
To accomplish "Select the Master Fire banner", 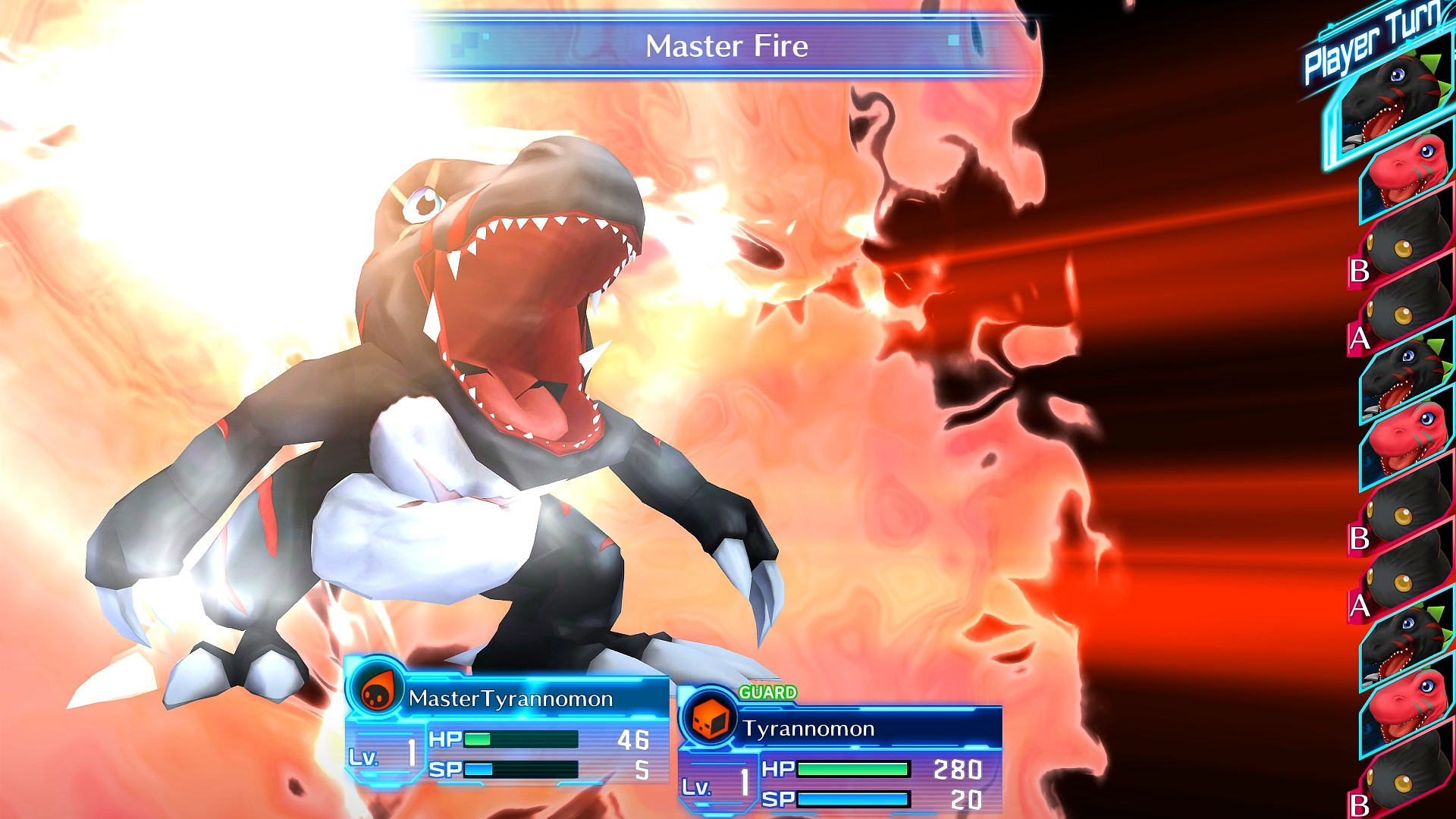I will tap(728, 47).
